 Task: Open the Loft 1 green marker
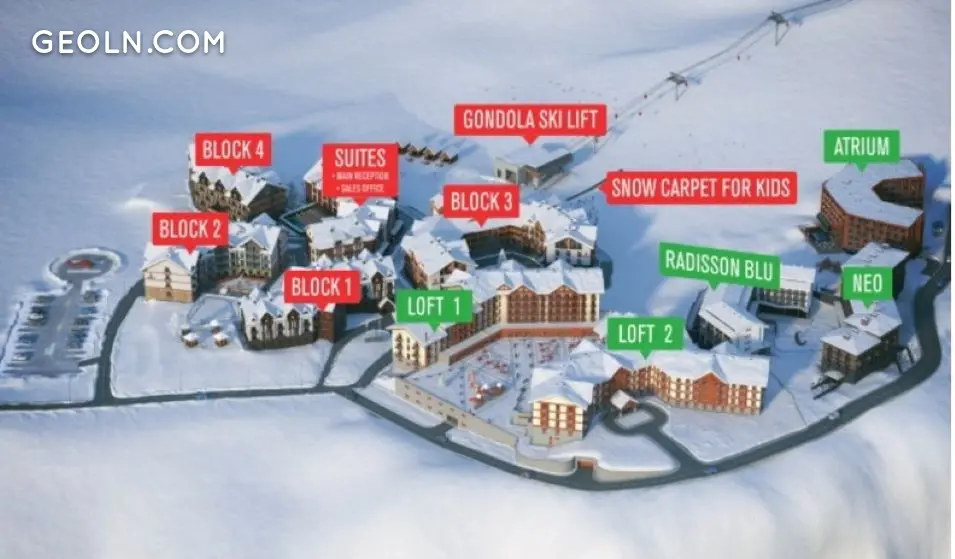434,306
